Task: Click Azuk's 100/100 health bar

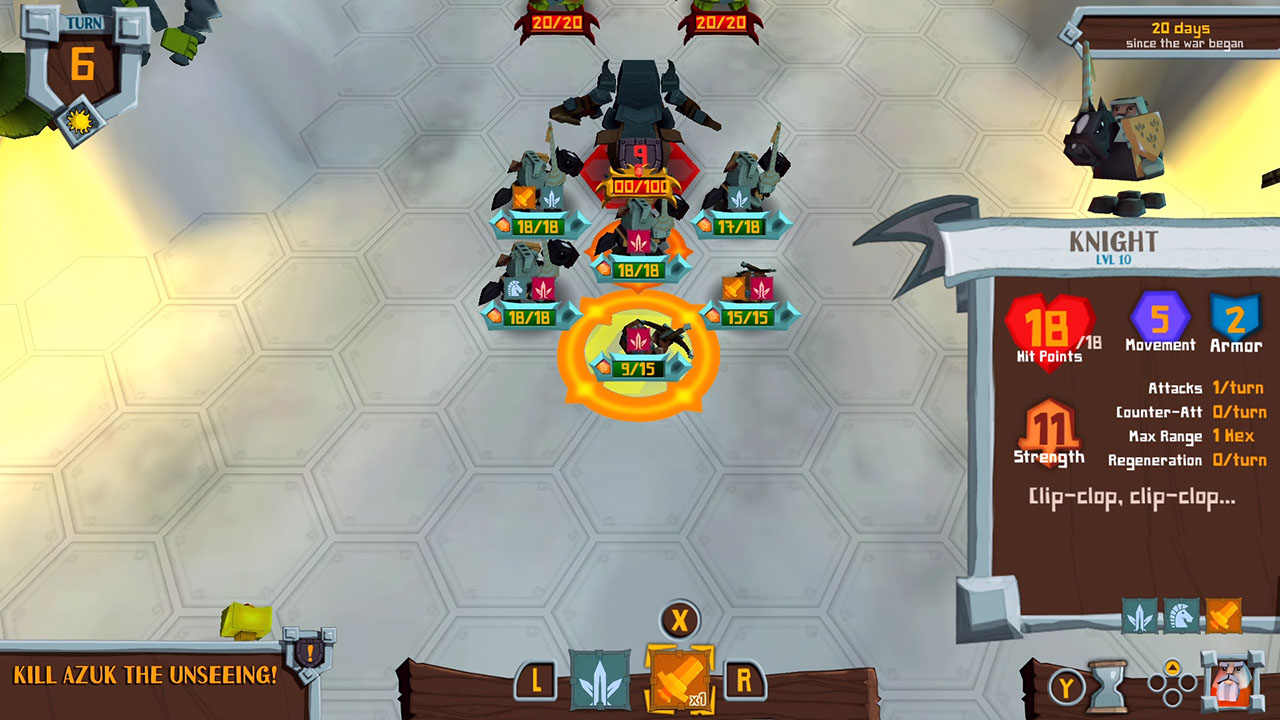Action: click(x=638, y=185)
